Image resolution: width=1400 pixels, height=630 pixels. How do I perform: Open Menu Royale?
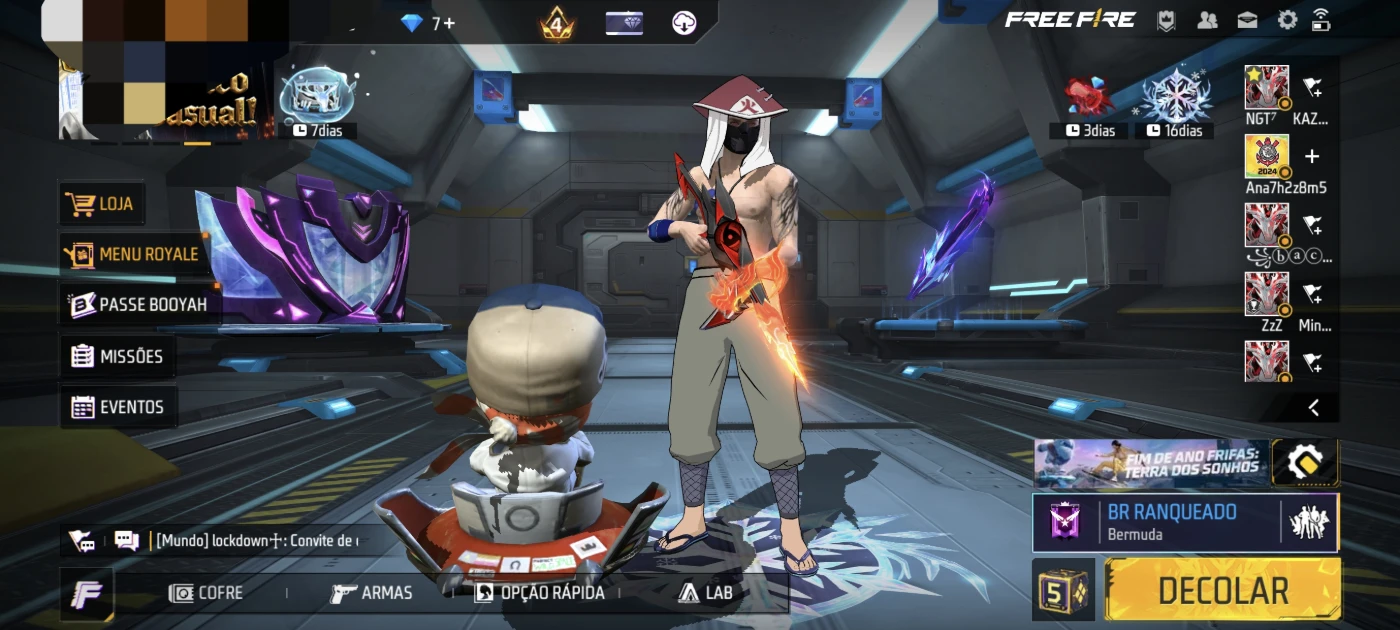tap(133, 255)
